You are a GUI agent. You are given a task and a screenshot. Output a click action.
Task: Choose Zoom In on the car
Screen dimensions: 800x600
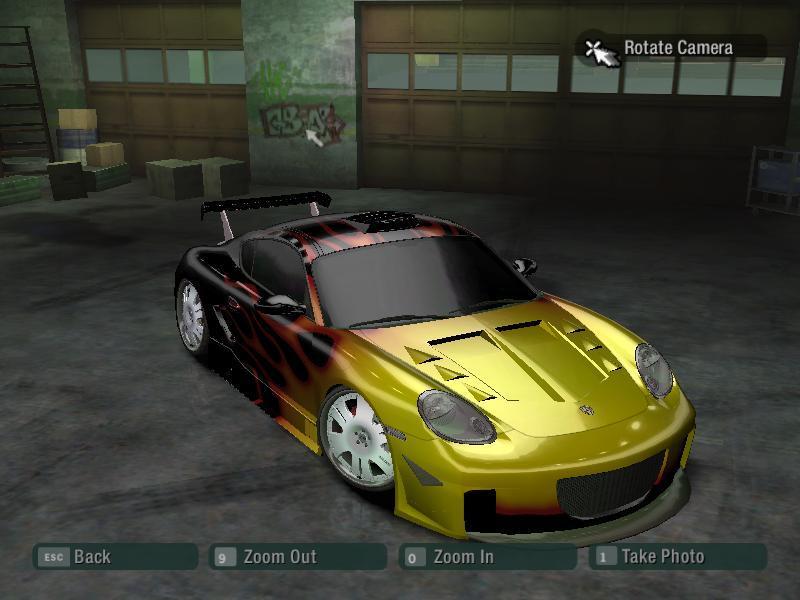coord(486,557)
